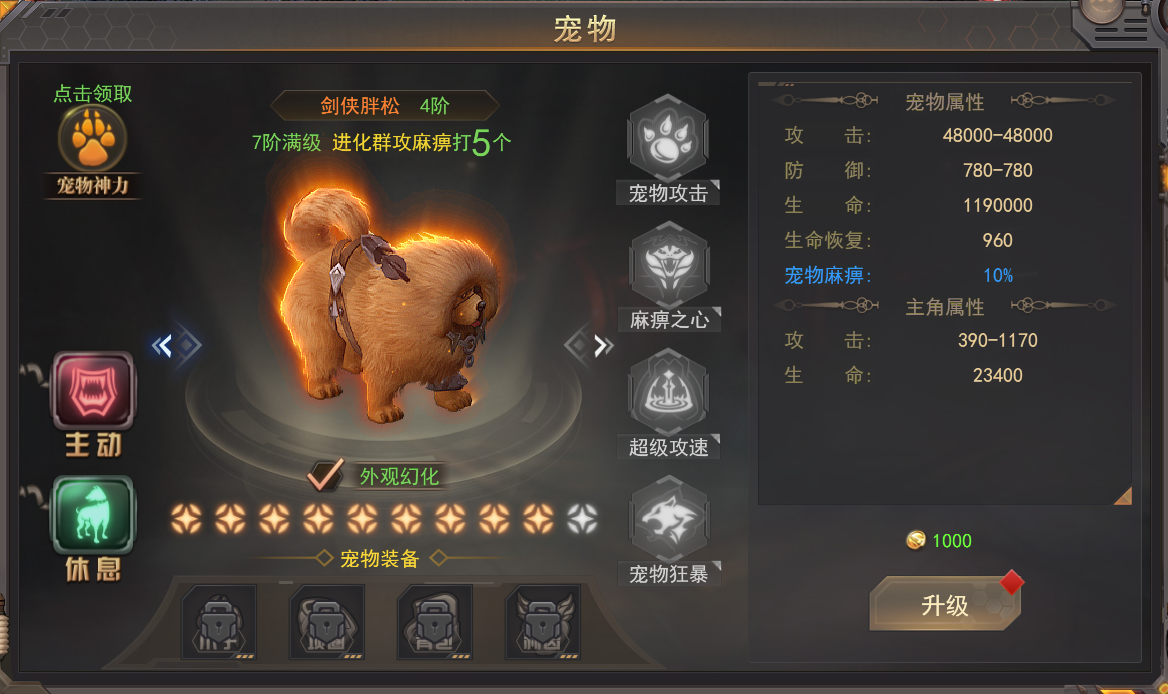The height and width of the screenshot is (694, 1168).
Task: Set the pet to 休息 rest mode
Action: 93,516
